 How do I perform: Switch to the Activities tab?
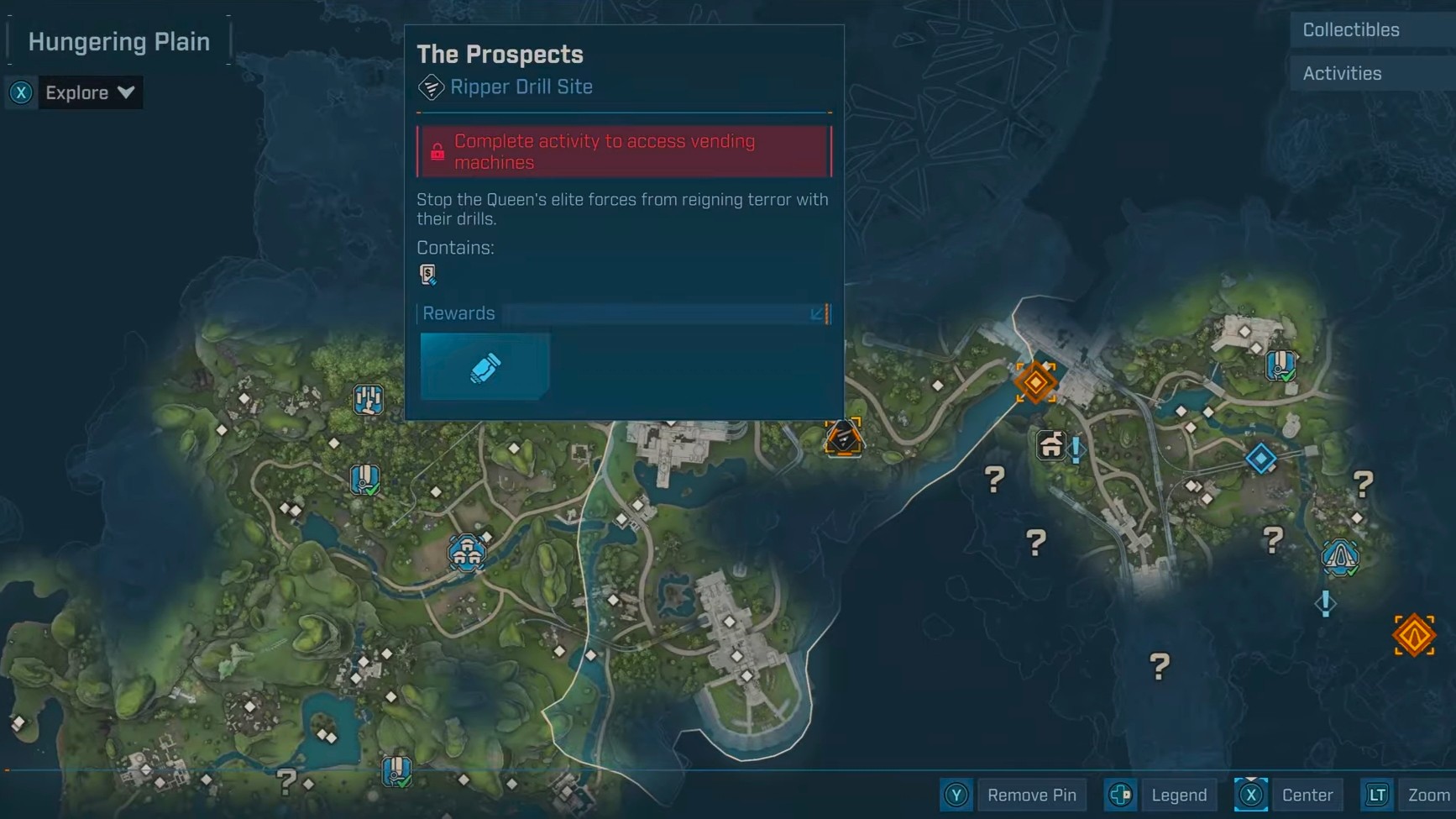[1342, 74]
